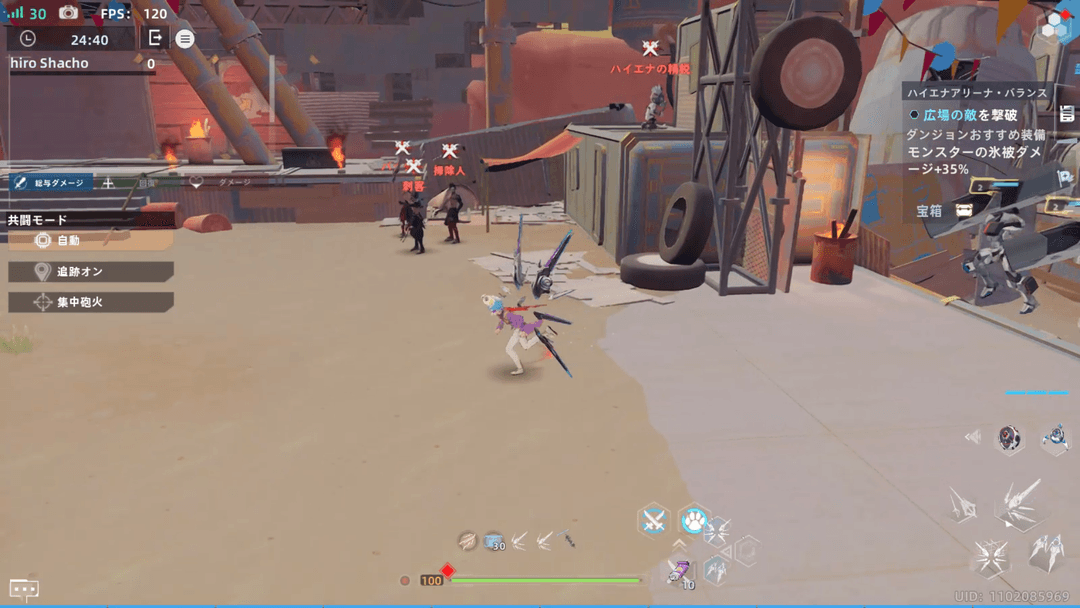Toggle the 自動 auto mode button

(x=90, y=241)
